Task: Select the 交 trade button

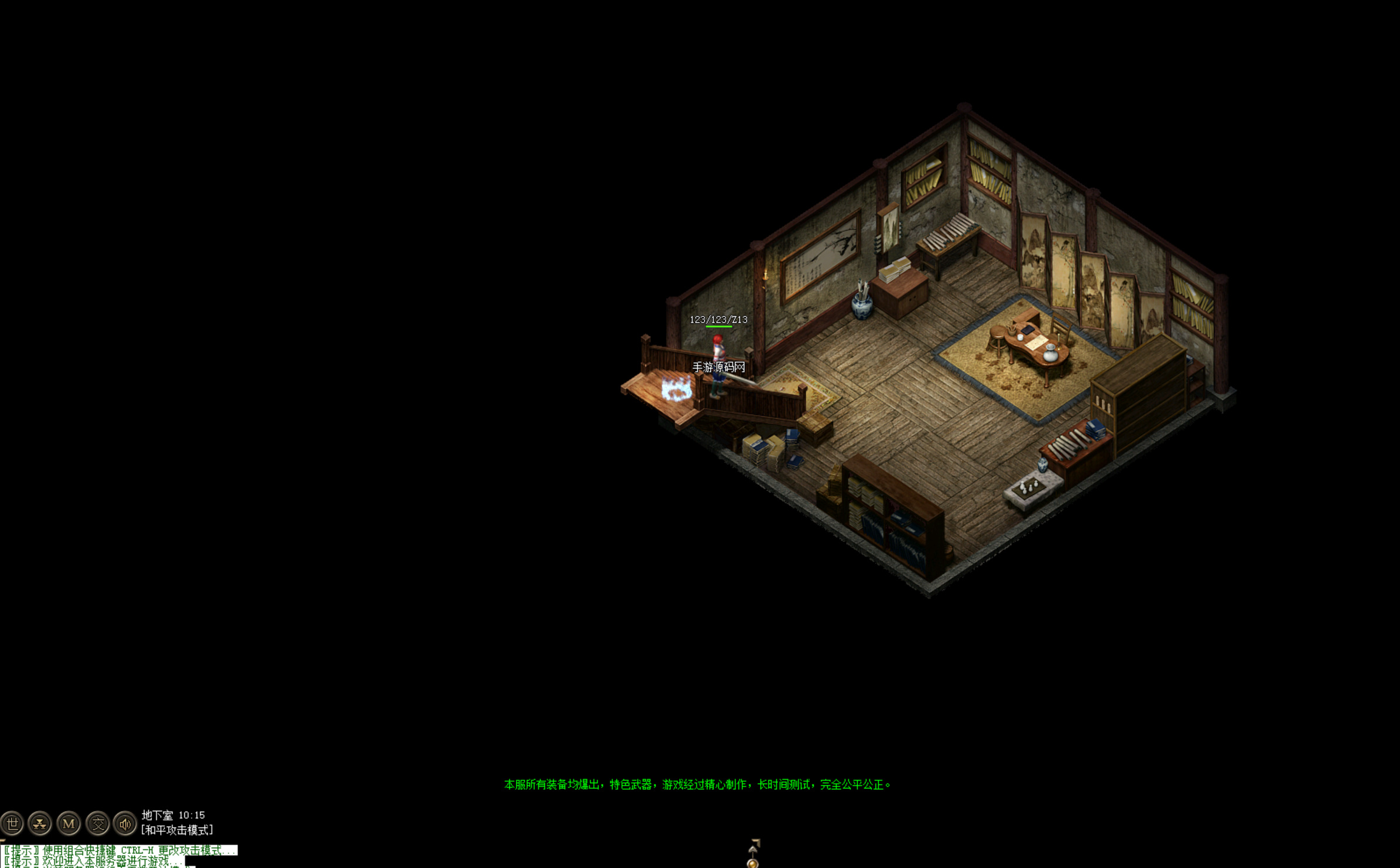Action: click(x=97, y=823)
